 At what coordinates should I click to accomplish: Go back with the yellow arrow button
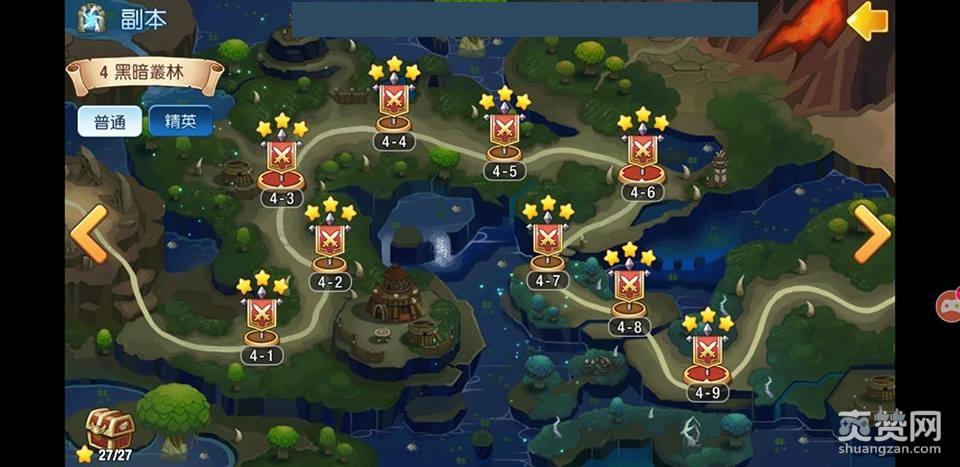(867, 21)
